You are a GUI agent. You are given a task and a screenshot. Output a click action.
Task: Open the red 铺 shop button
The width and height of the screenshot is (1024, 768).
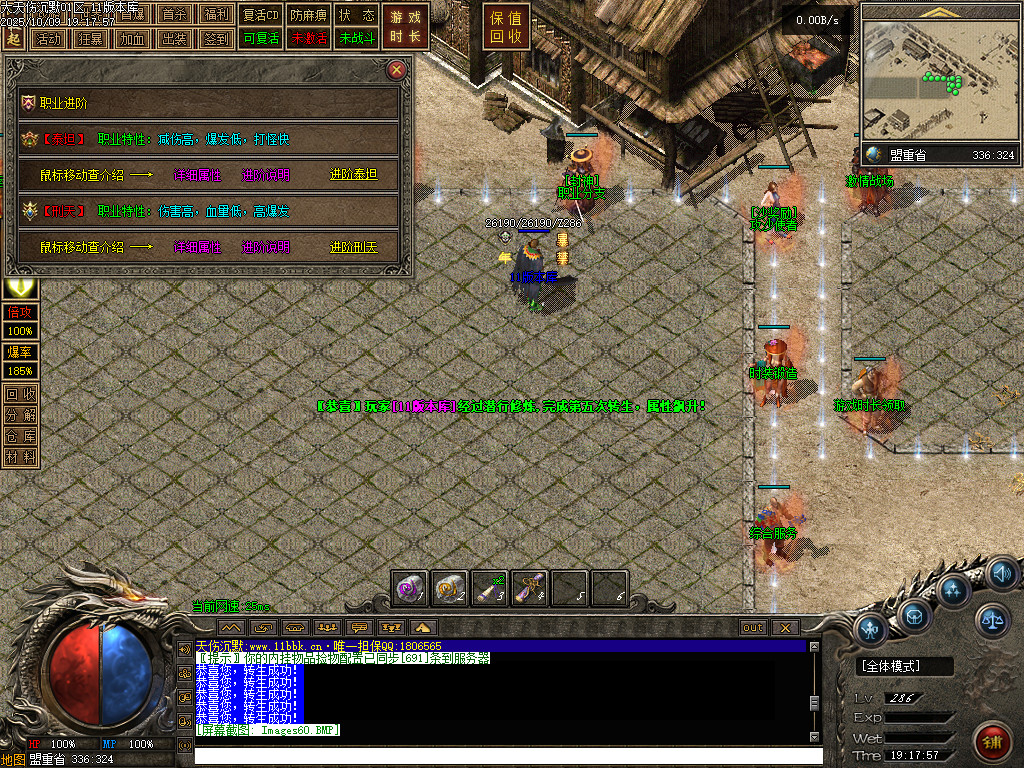[993, 743]
